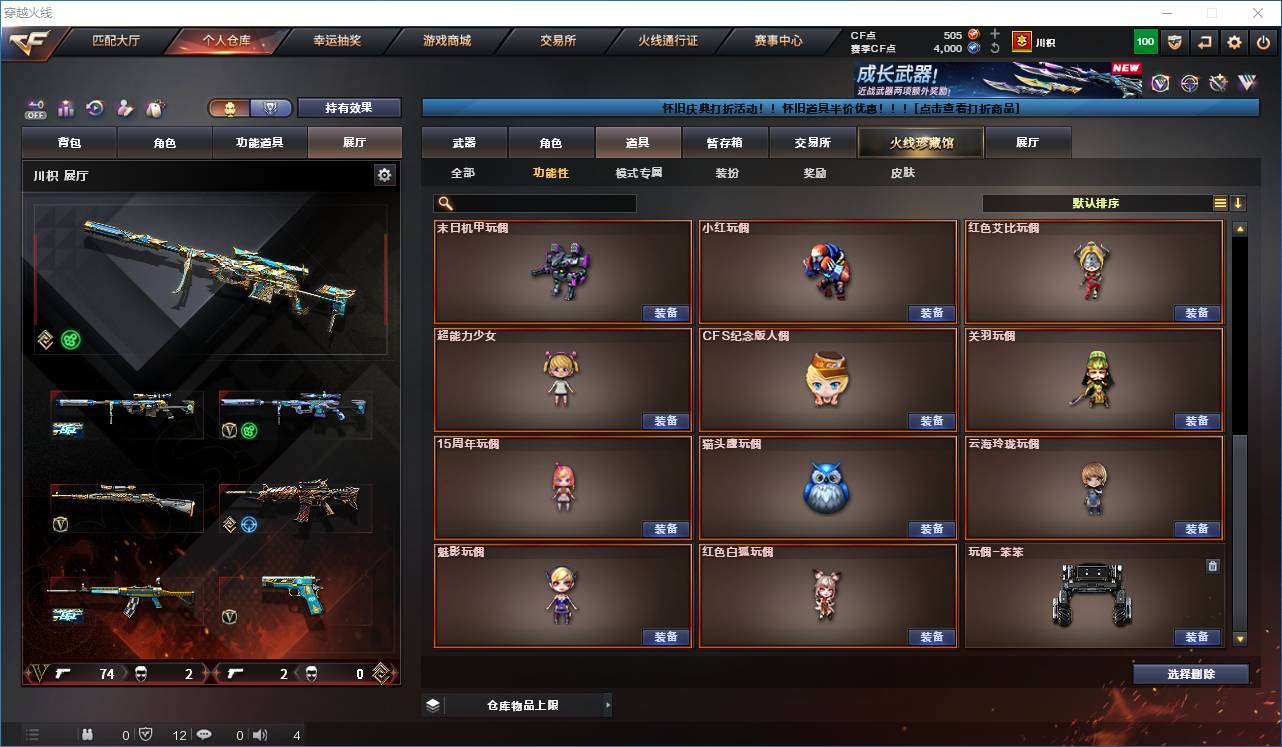The image size is (1282, 747).
Task: Select the gear icon on 川积 展厅 panel
Action: (x=385, y=174)
